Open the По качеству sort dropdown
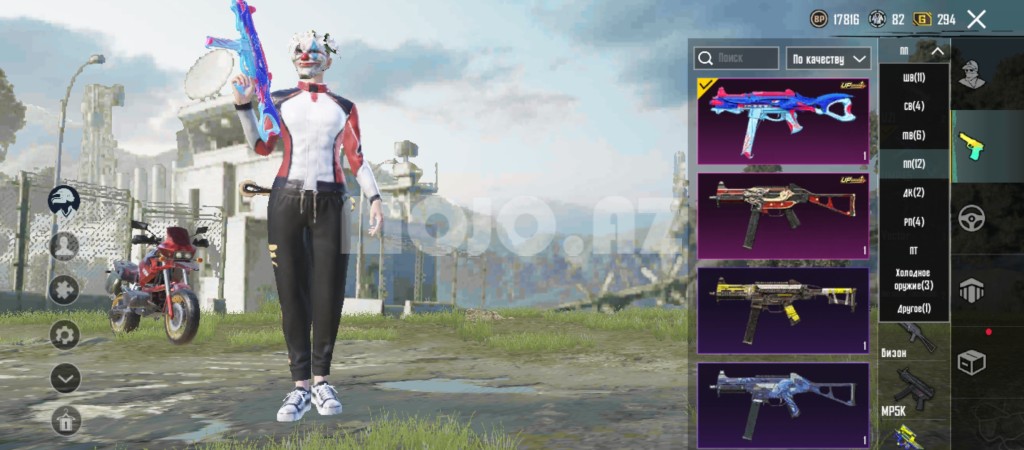This screenshot has height=450, width=1024. (829, 59)
